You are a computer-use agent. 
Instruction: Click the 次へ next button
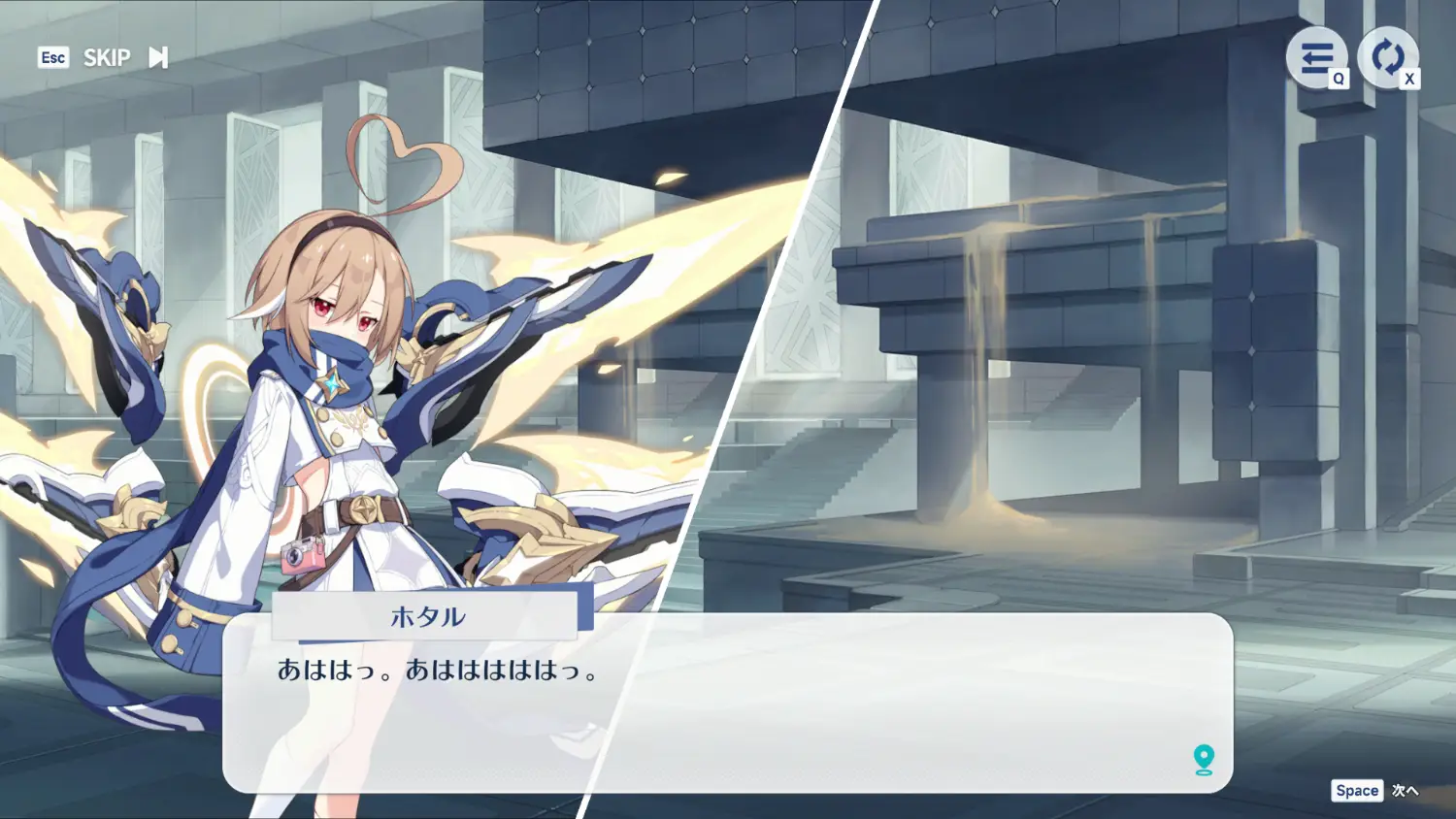pyautogui.click(x=1404, y=791)
